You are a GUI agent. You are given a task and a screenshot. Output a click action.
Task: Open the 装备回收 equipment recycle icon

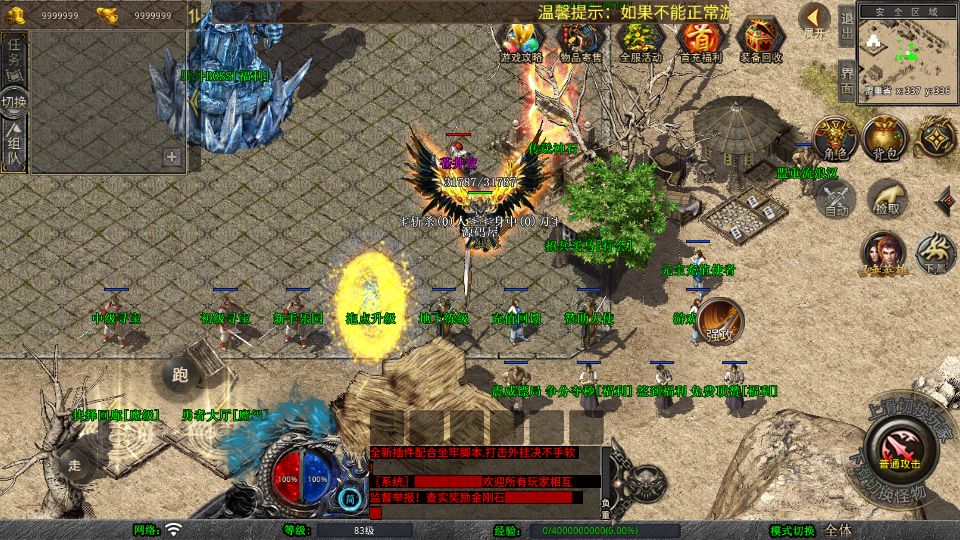[762, 40]
